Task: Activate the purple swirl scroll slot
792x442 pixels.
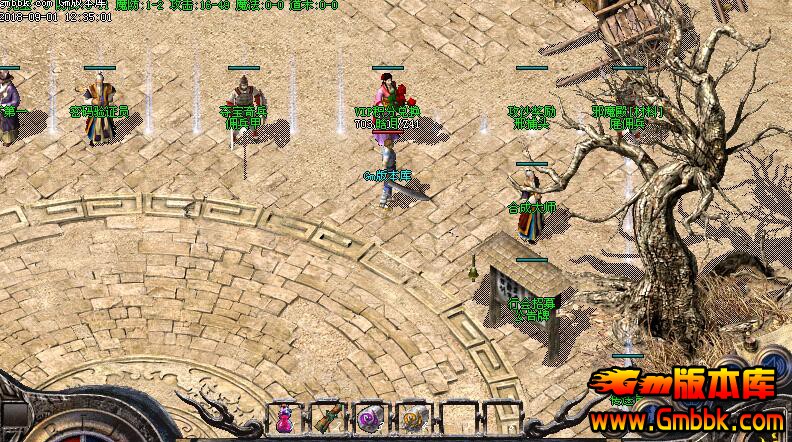Action: click(x=370, y=419)
